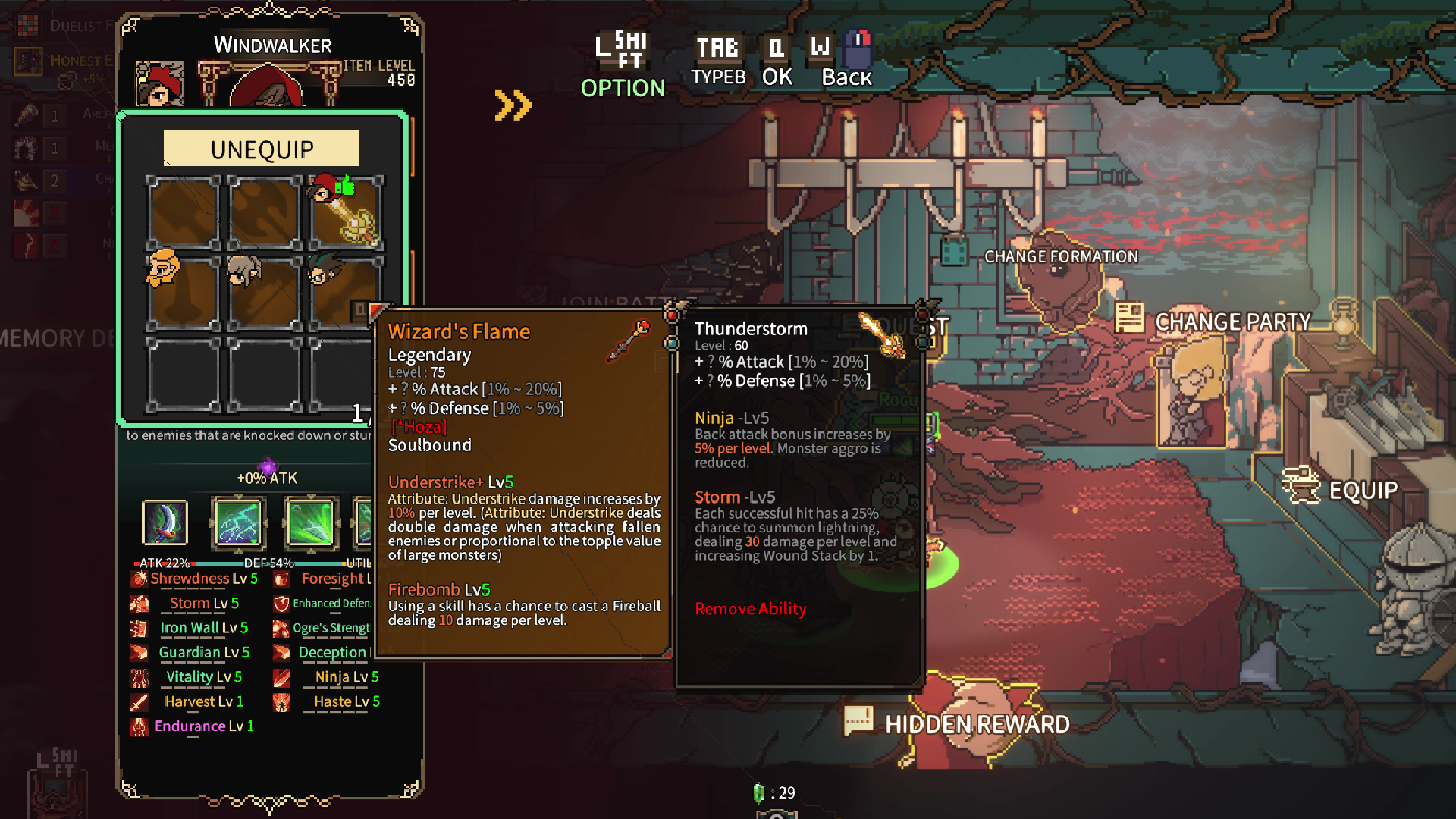The width and height of the screenshot is (1456, 819).
Task: Select the Storm Lv 5 ability
Action: (203, 603)
